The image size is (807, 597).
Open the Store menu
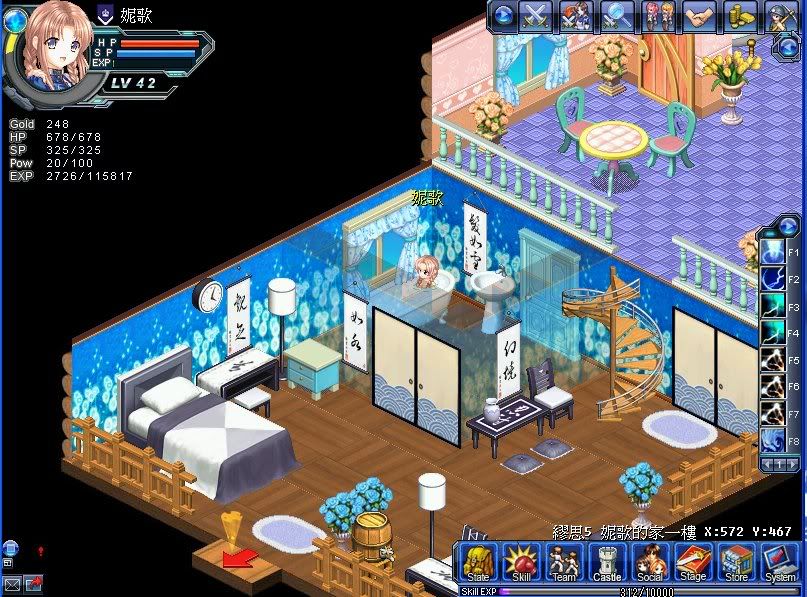pyautogui.click(x=736, y=562)
